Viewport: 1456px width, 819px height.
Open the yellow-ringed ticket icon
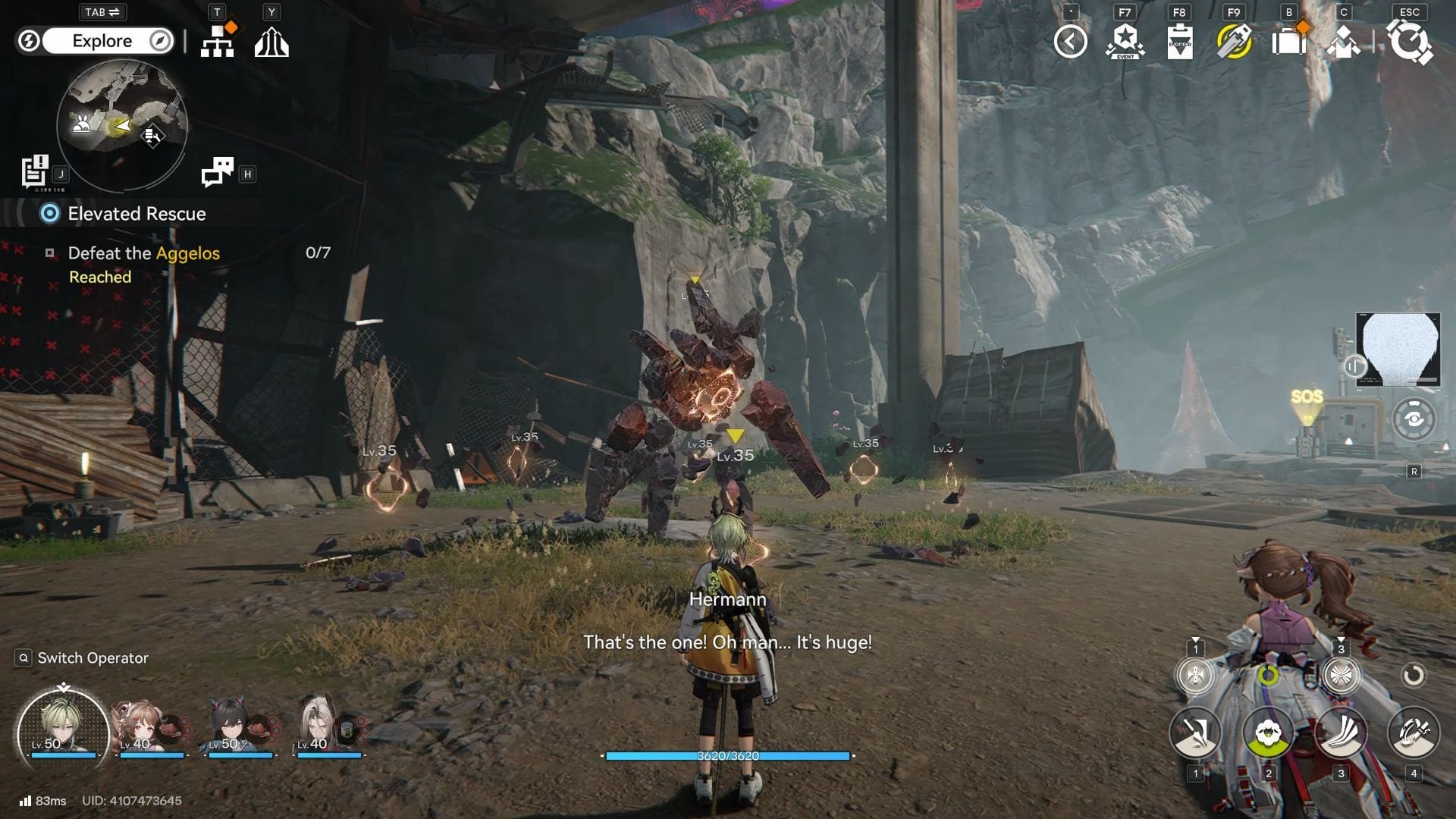point(1234,42)
